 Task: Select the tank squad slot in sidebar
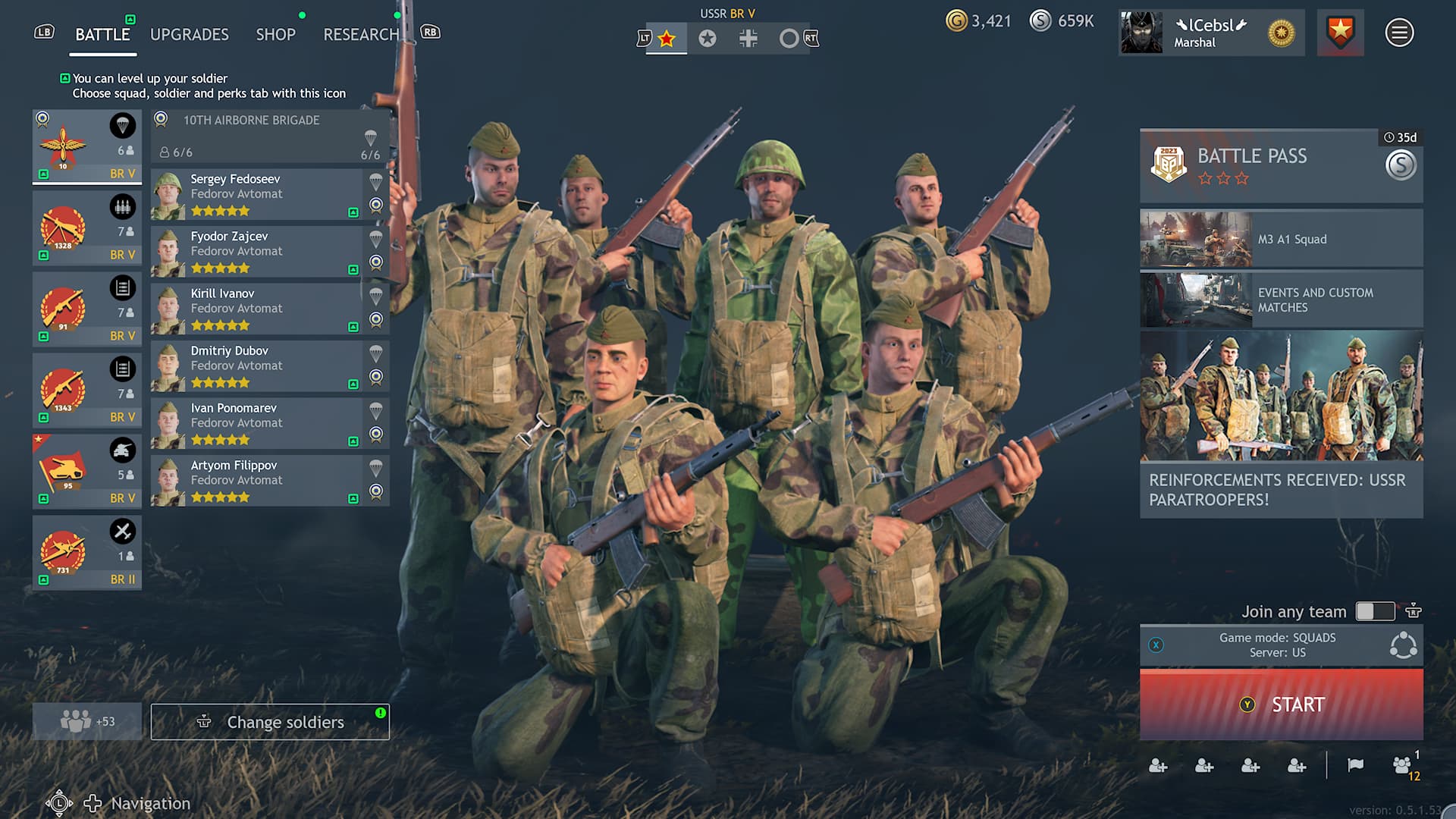(x=86, y=470)
